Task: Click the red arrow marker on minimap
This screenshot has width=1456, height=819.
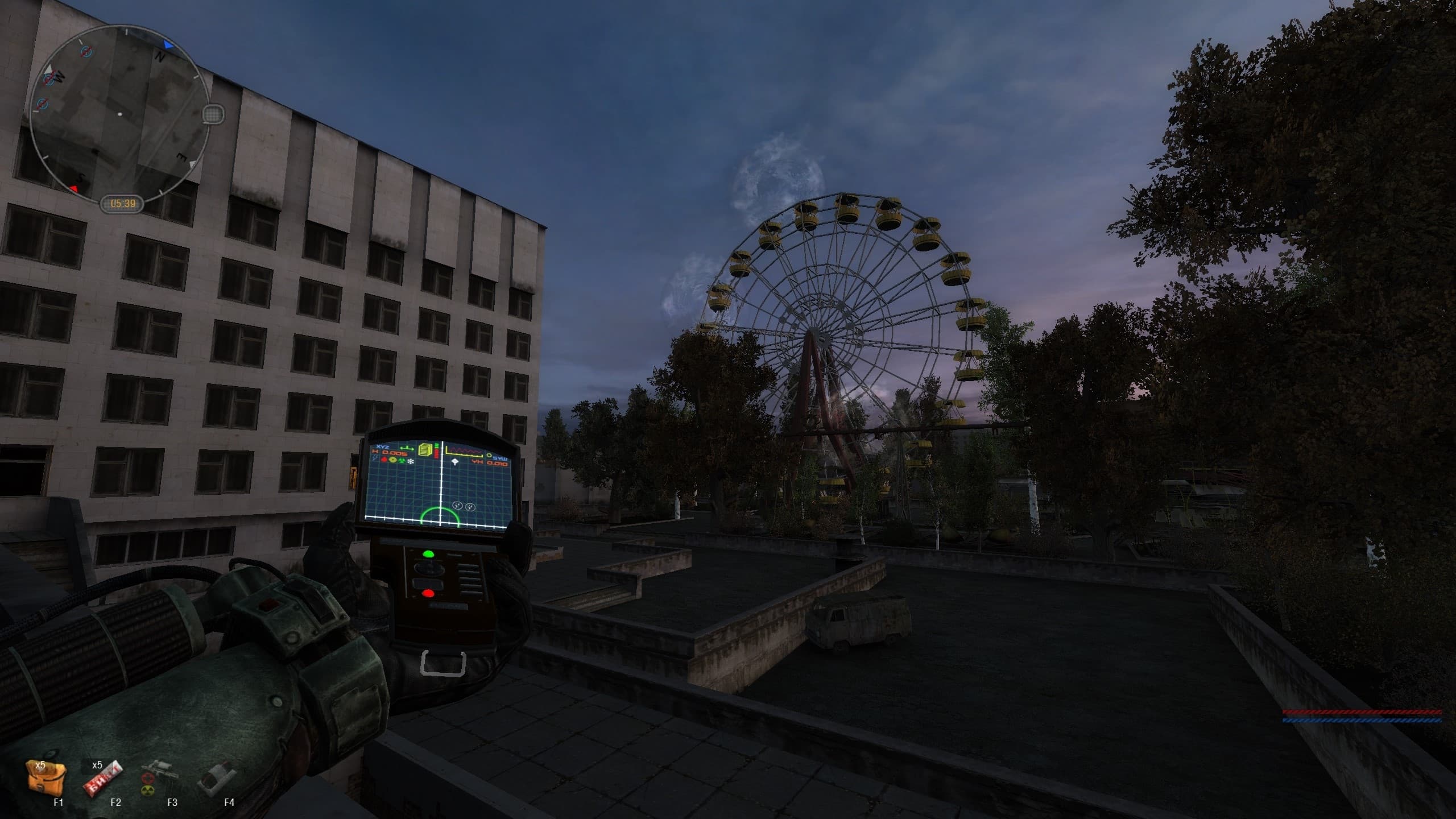Action: click(74, 188)
